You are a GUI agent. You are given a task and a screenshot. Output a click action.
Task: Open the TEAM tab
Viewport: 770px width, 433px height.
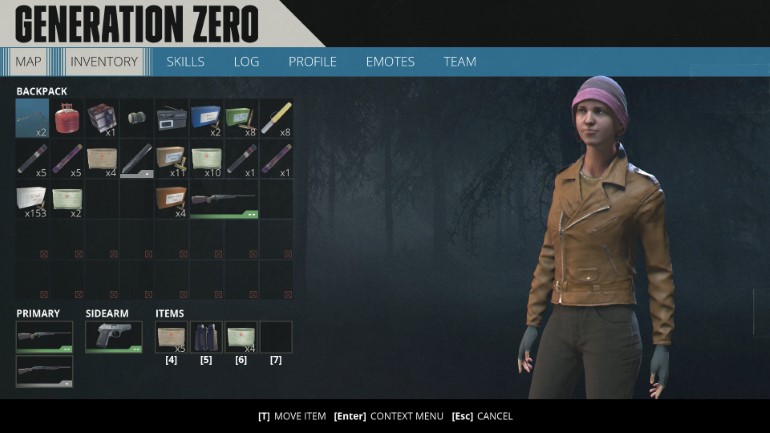460,62
